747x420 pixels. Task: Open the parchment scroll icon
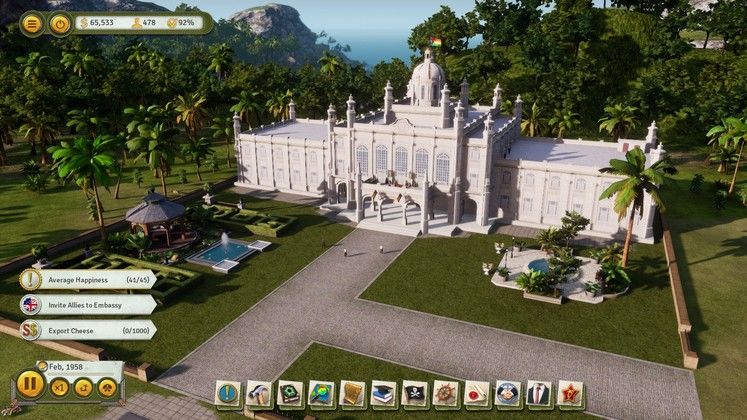click(x=352, y=393)
